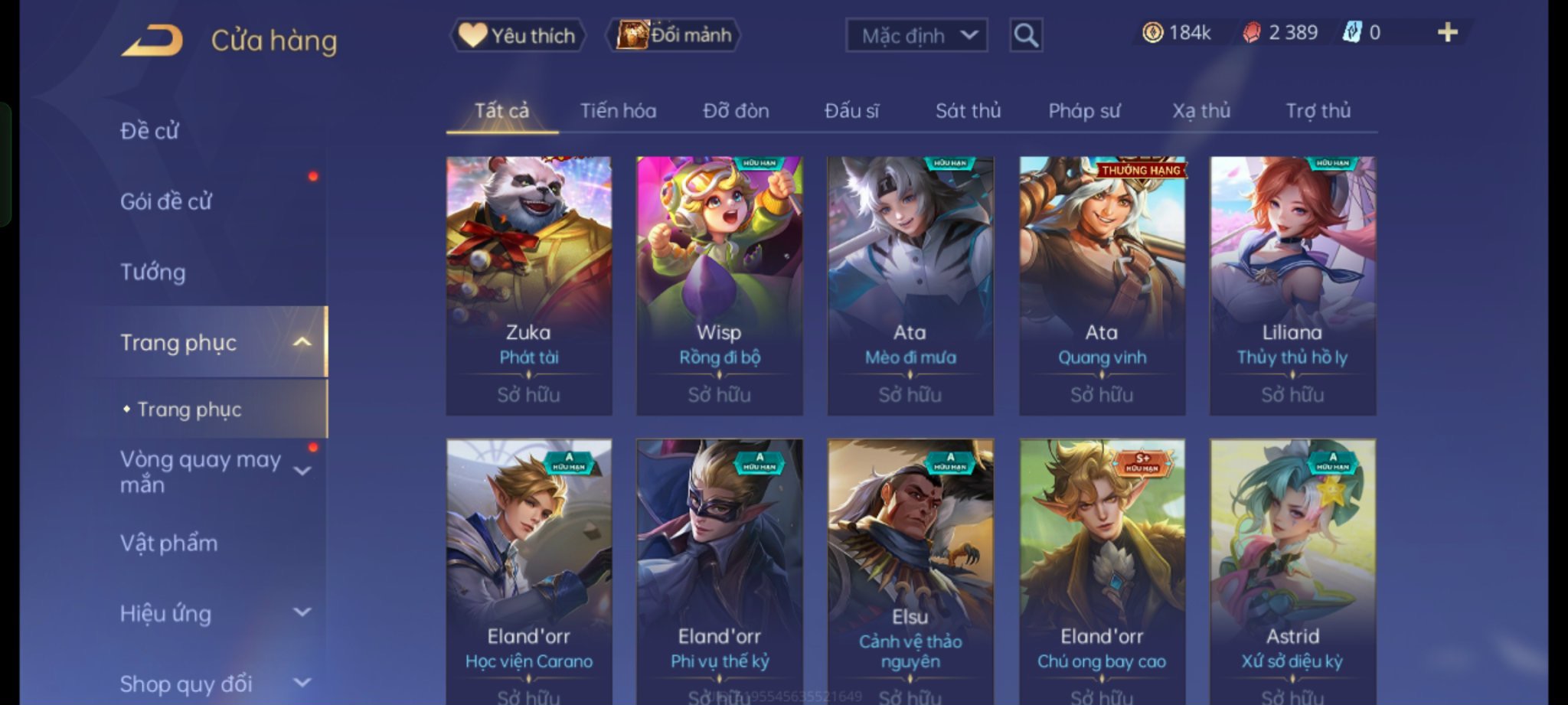Choose the Trợ thủ tab

pyautogui.click(x=1318, y=111)
